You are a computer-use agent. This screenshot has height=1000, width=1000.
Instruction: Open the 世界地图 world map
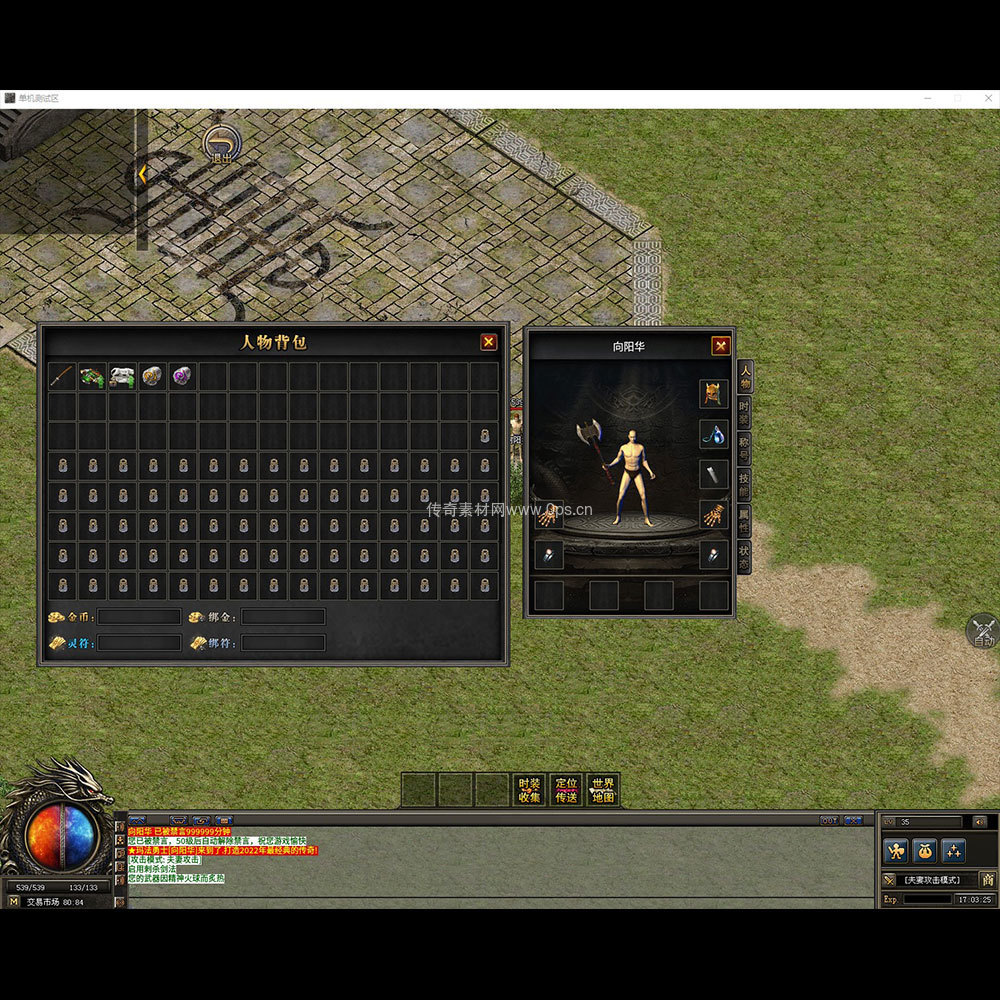pos(602,790)
